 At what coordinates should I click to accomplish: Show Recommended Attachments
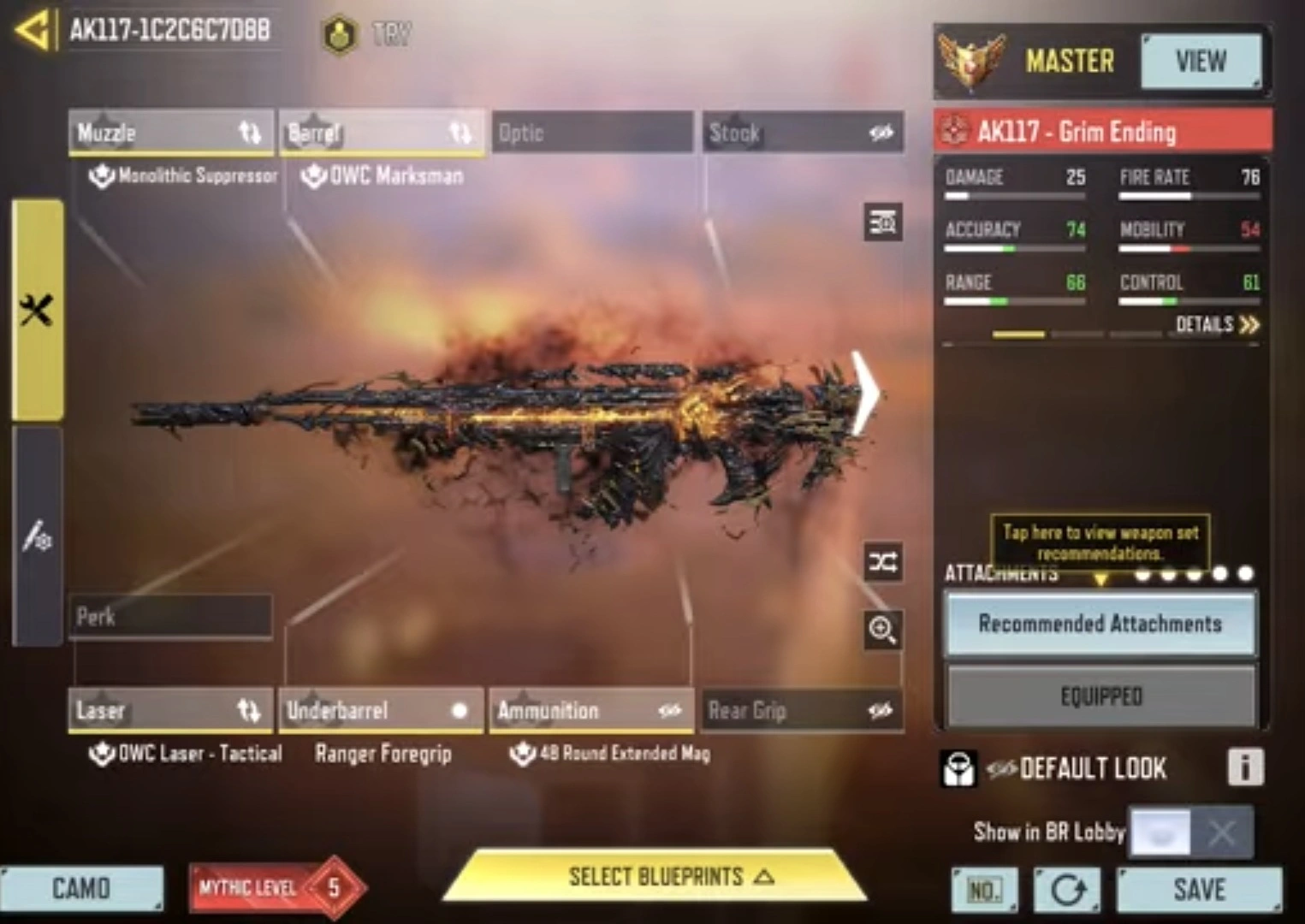coord(1100,624)
